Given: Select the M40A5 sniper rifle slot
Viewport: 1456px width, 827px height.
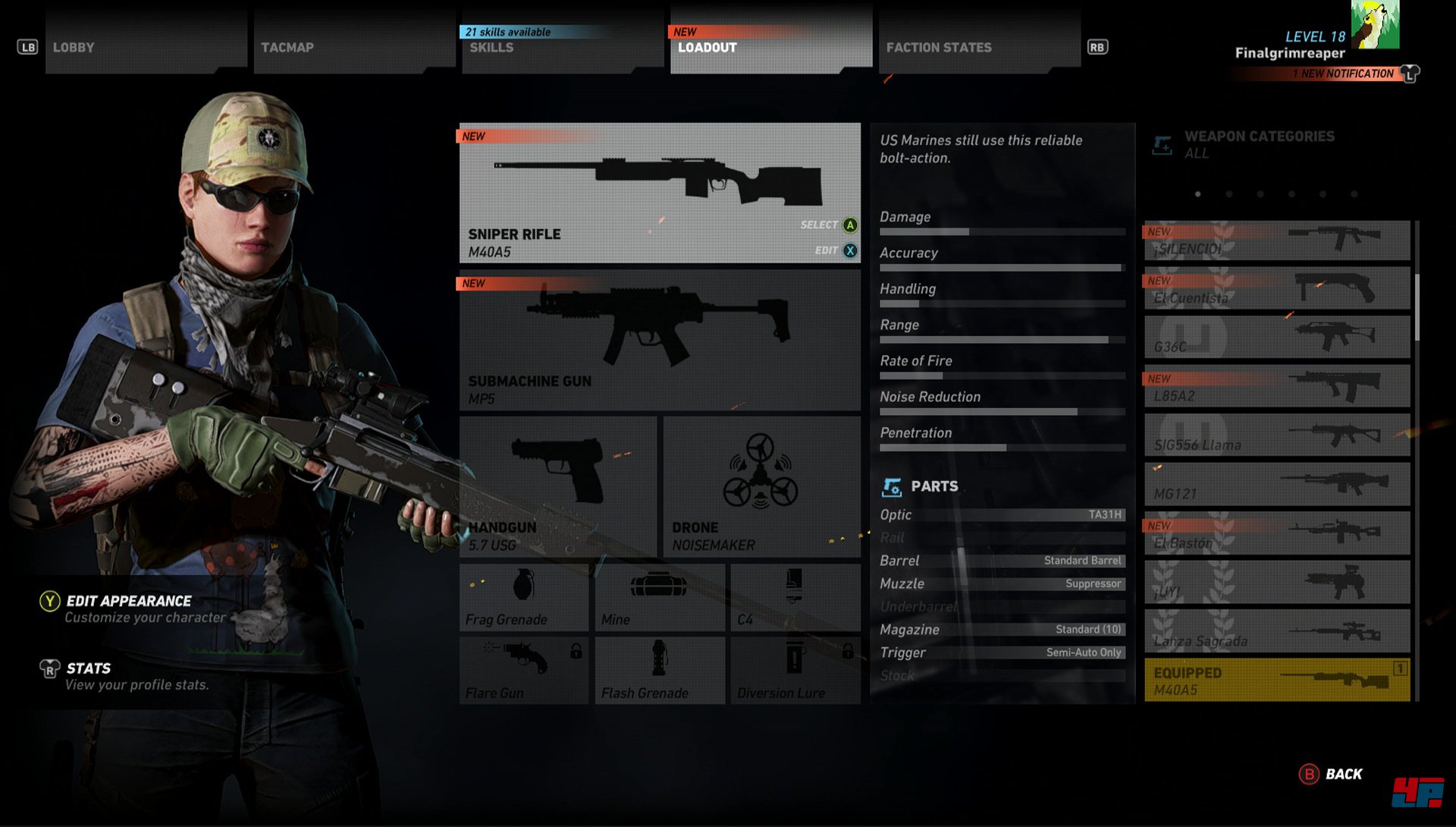Looking at the screenshot, I should [659, 193].
